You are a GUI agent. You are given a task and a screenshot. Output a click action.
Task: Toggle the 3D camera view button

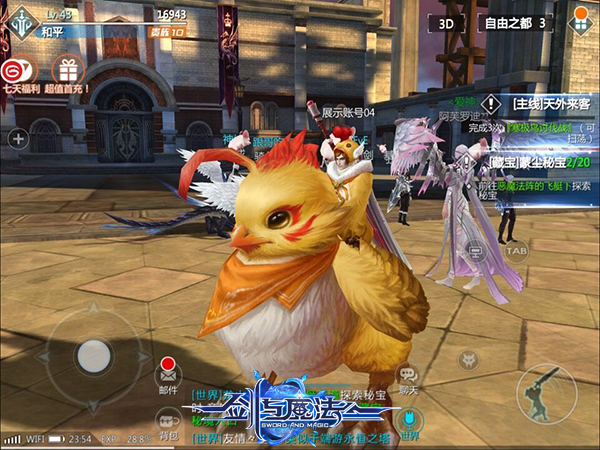pos(448,22)
